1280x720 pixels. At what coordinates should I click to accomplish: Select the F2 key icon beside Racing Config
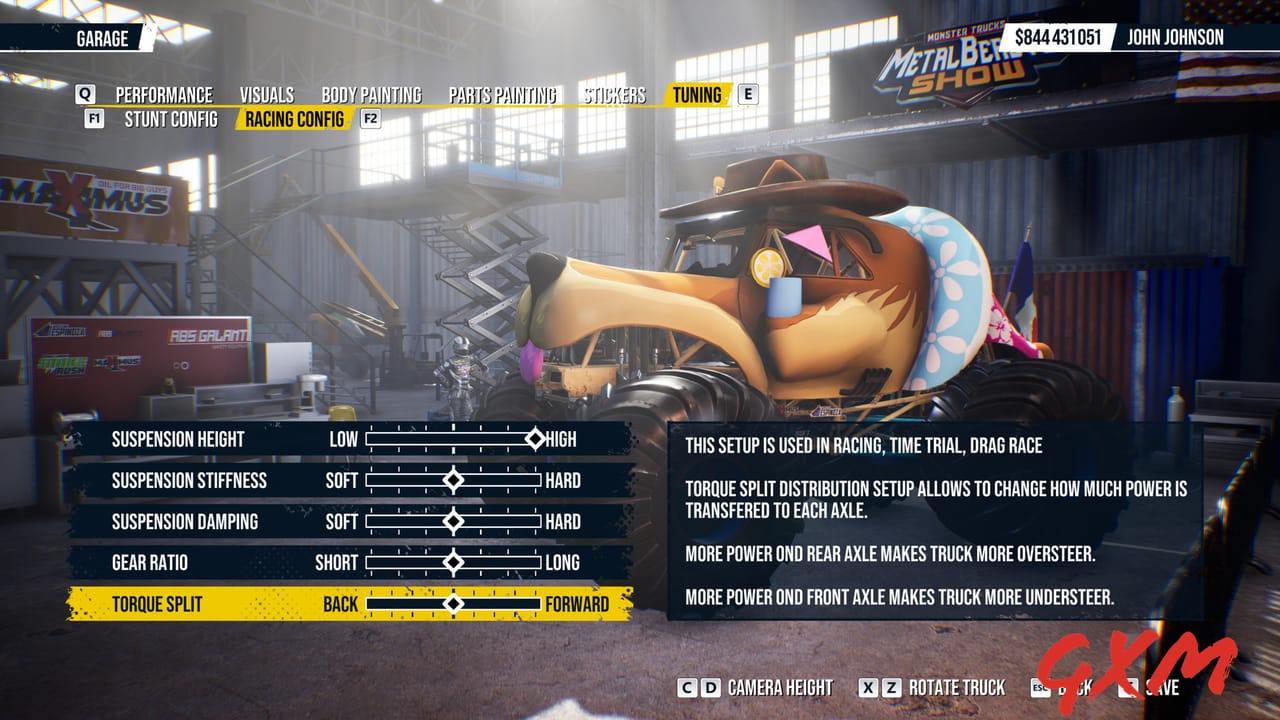coord(370,117)
